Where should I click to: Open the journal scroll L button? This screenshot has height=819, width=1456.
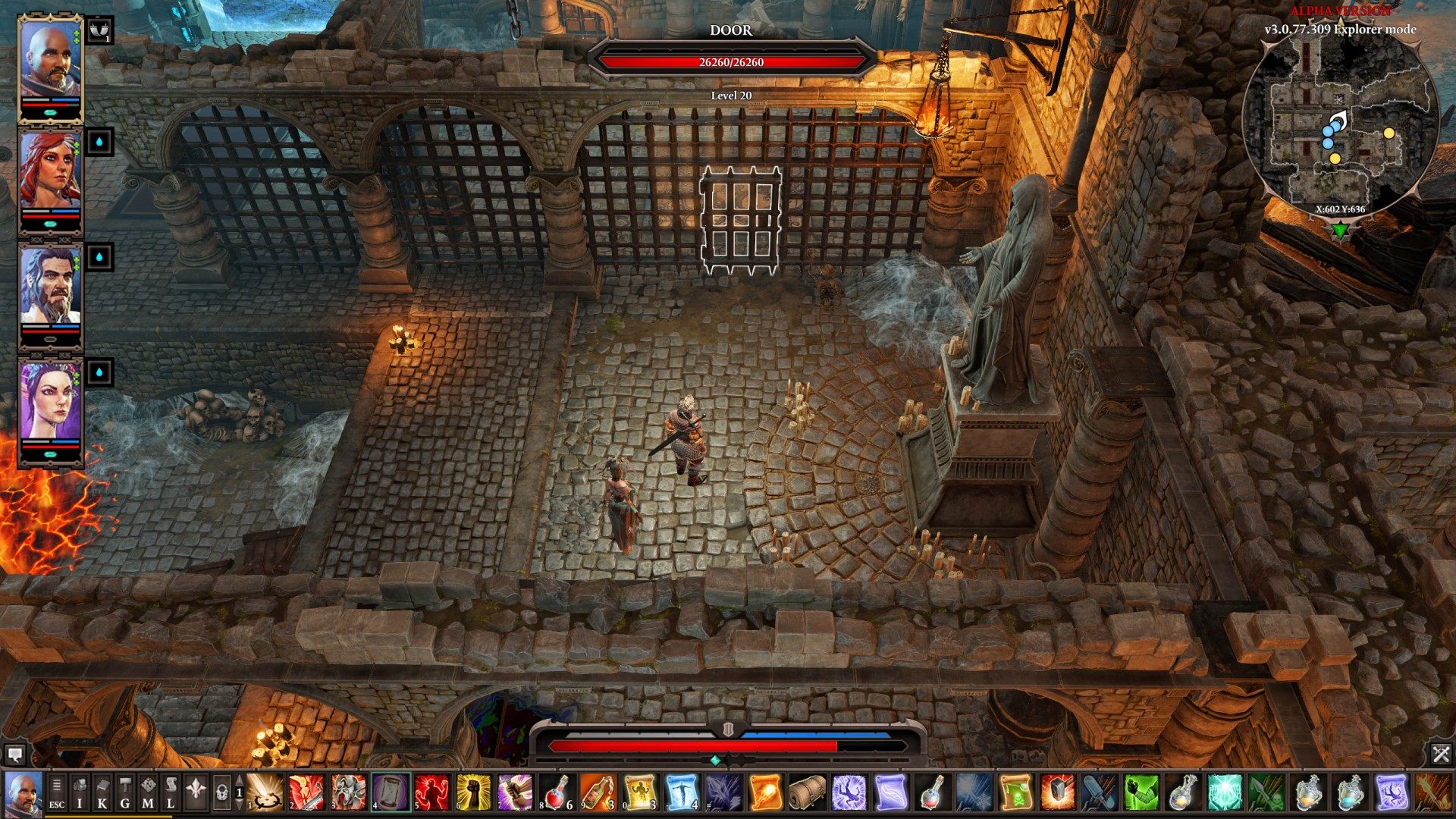point(171,792)
